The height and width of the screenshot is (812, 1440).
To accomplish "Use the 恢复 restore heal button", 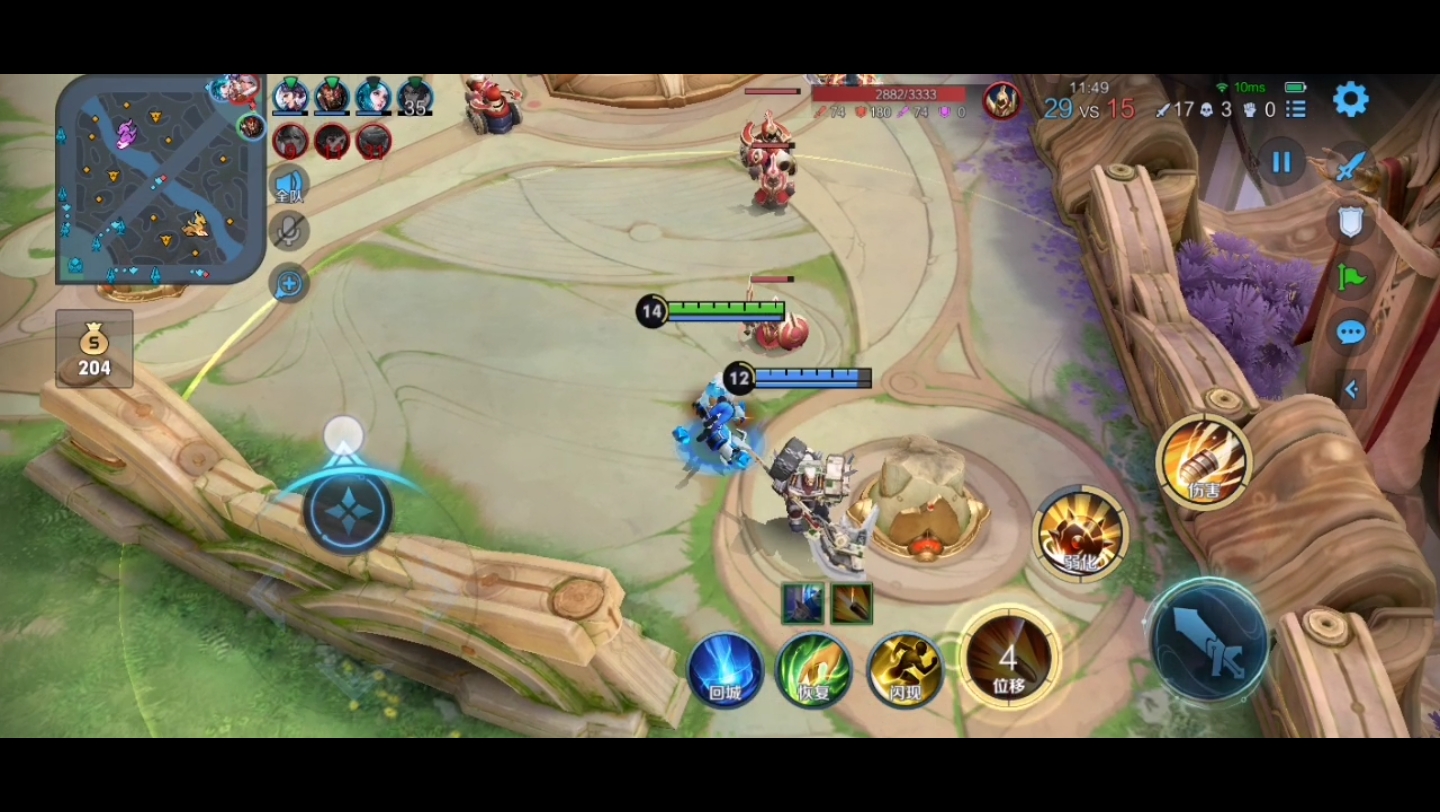I will 814,669.
